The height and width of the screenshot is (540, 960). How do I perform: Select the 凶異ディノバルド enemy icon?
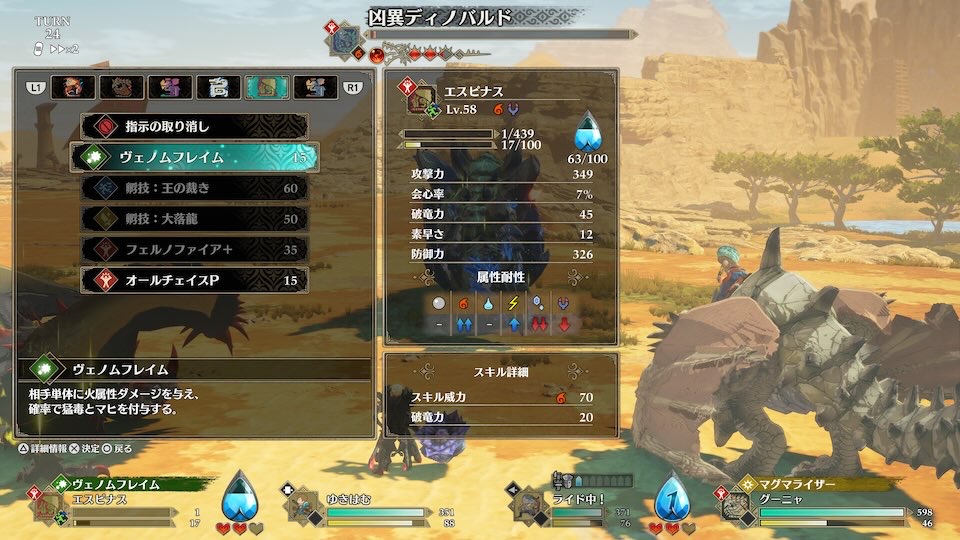pos(346,42)
